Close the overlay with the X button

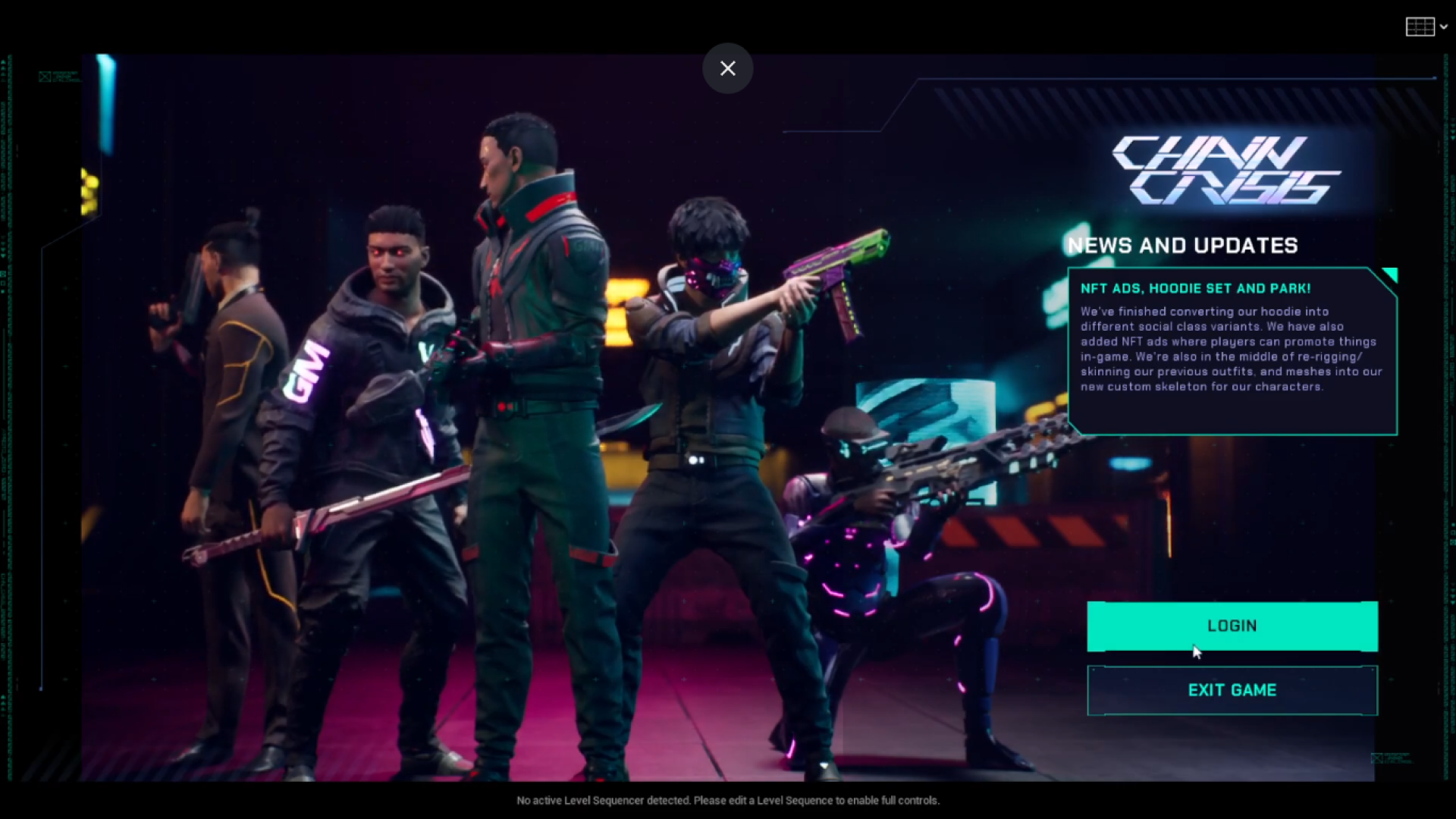click(x=727, y=68)
